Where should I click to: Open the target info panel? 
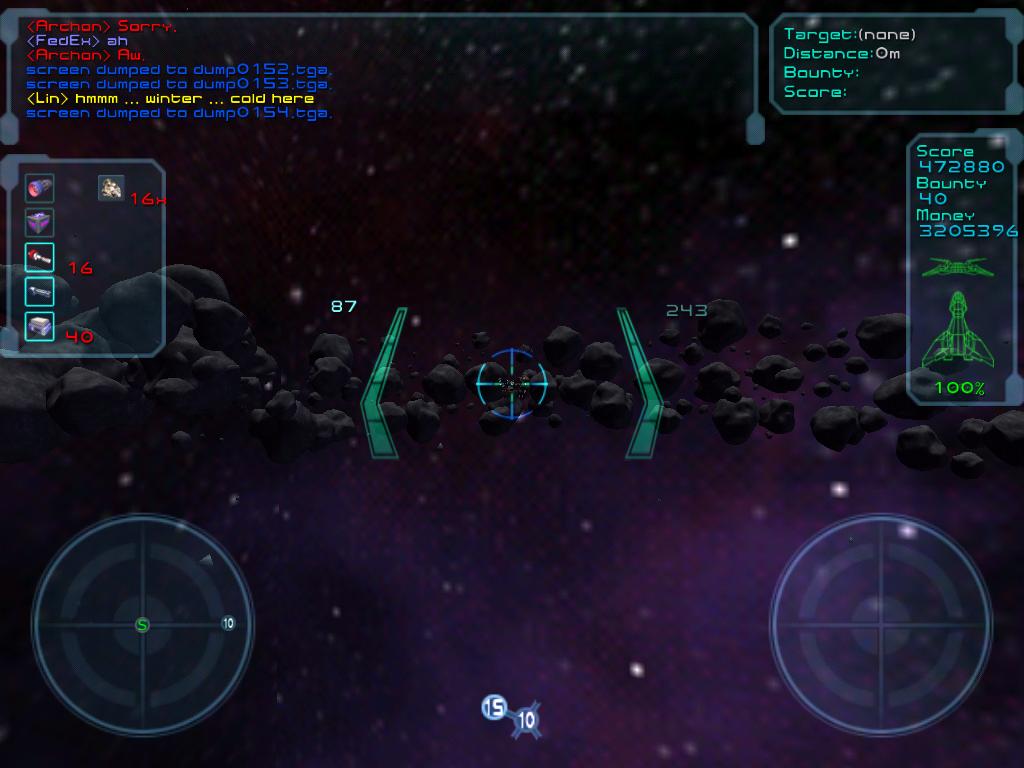[x=895, y=63]
